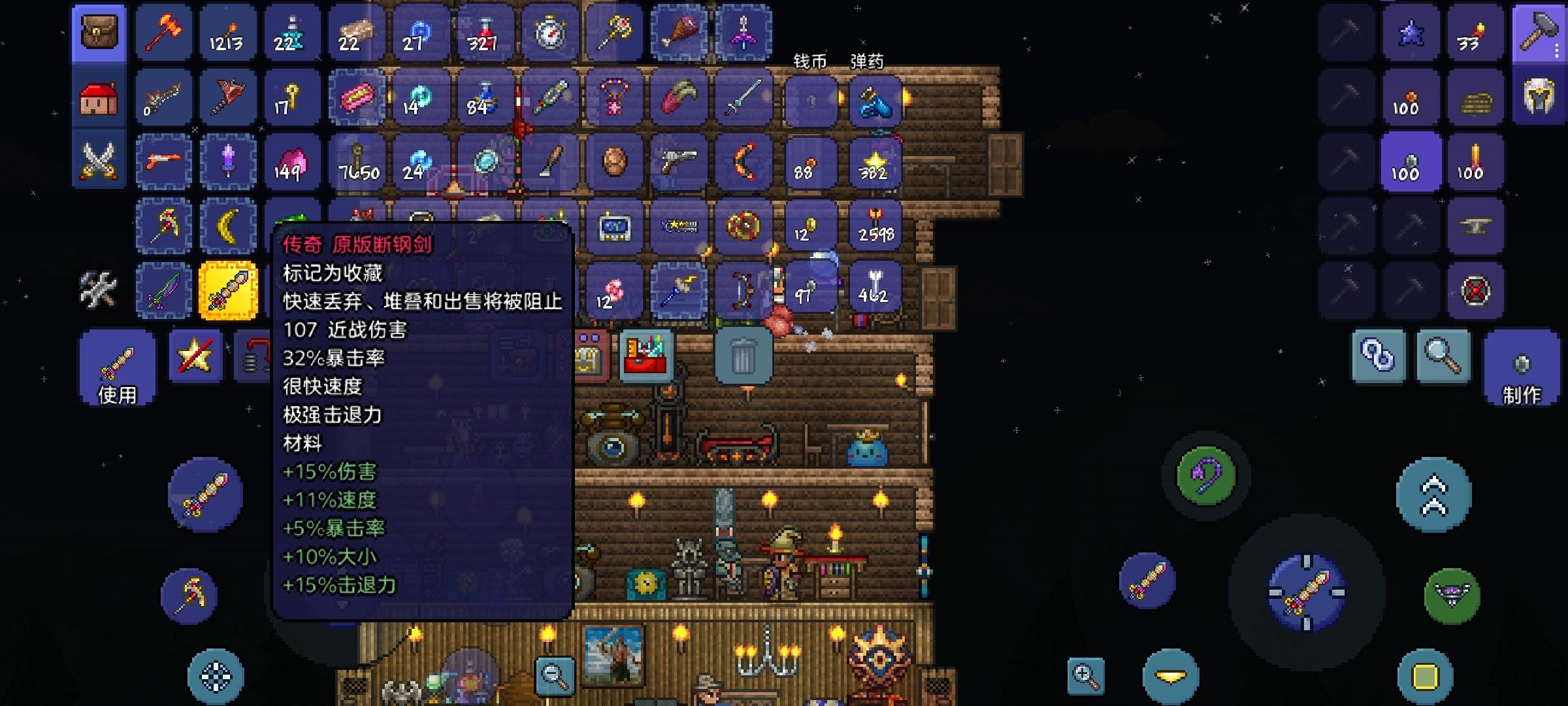Click the crafting magnifying glass search

(1443, 357)
